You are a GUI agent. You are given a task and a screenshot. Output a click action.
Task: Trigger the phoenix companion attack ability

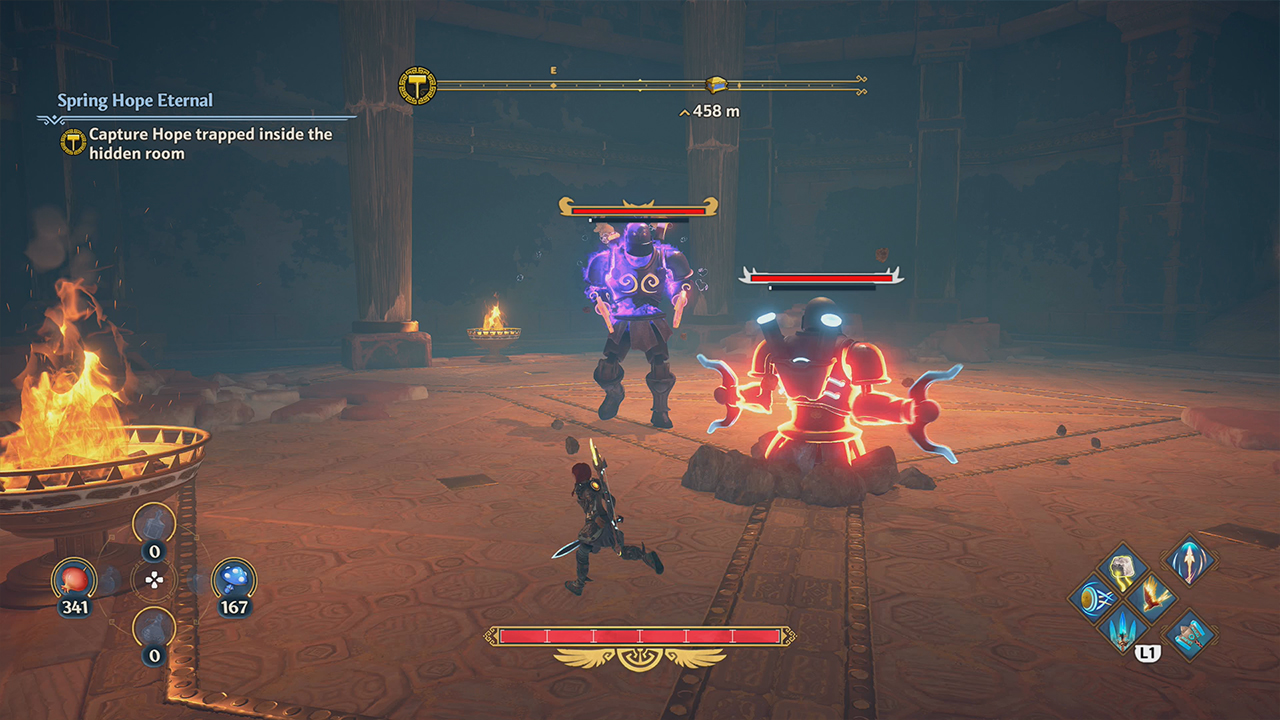pos(1154,598)
